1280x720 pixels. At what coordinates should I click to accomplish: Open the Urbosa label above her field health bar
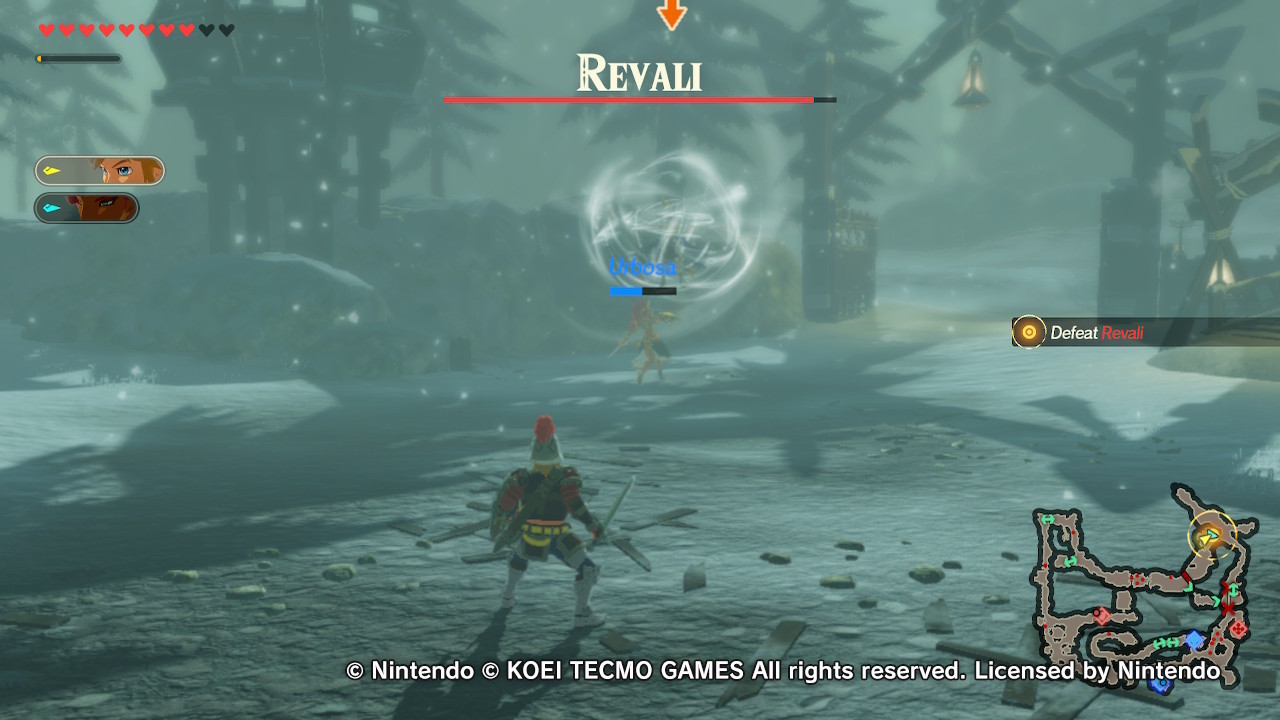[642, 267]
